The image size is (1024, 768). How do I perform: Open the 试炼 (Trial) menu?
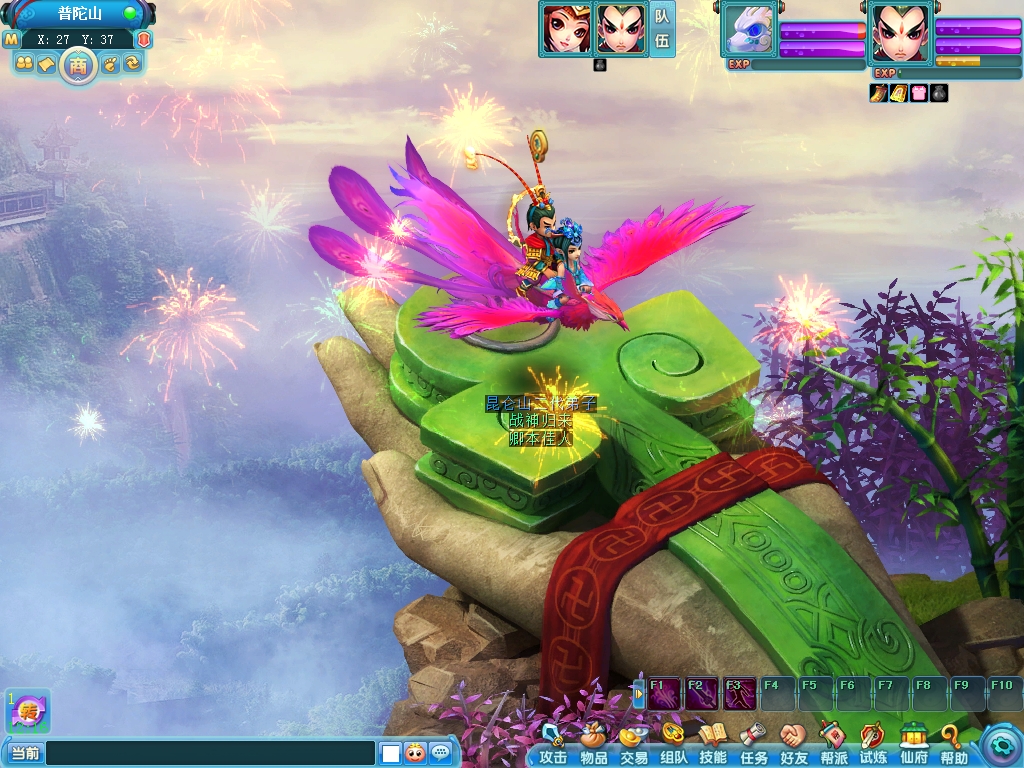(873, 744)
